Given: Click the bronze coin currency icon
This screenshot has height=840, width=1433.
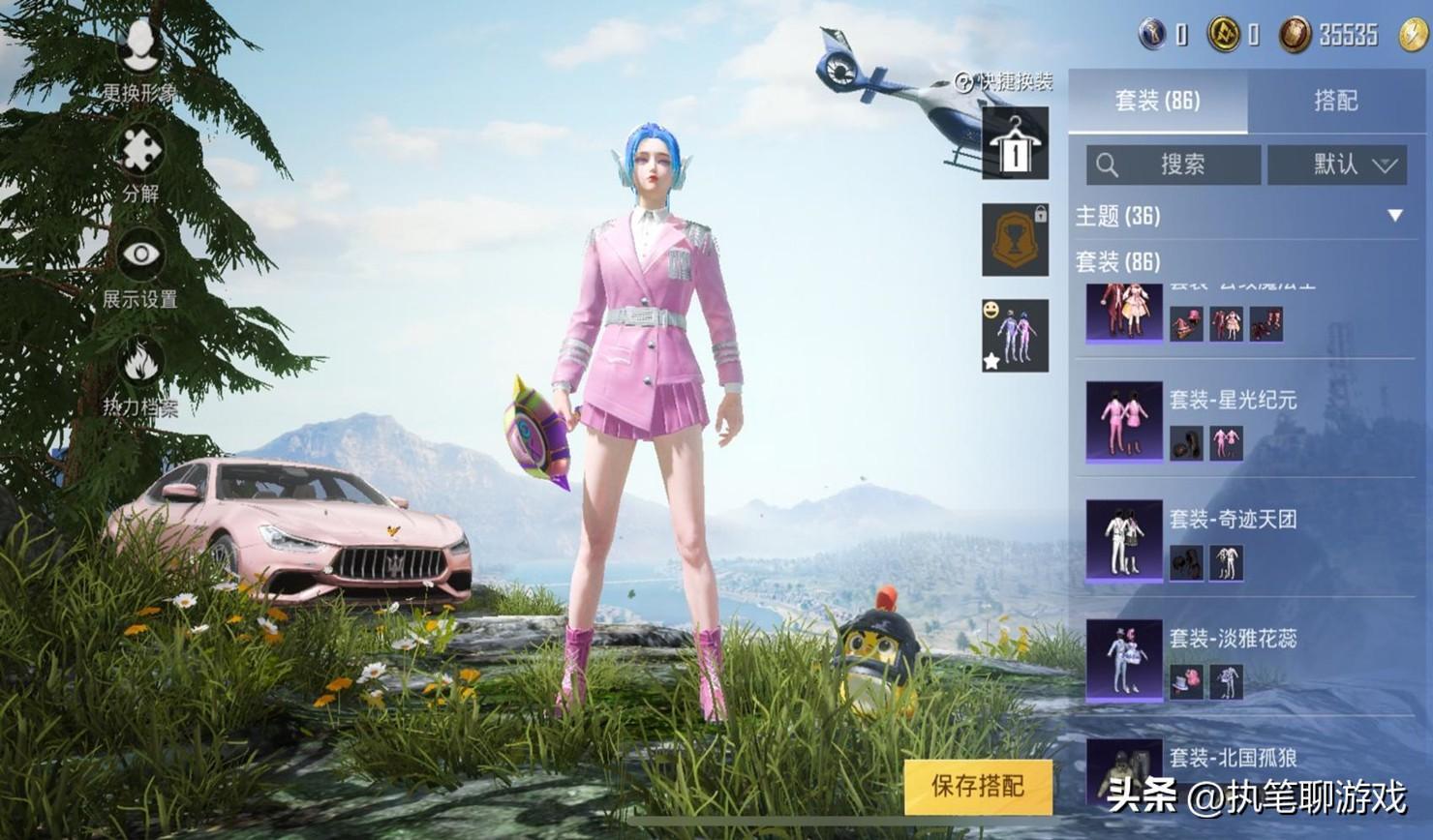Looking at the screenshot, I should (1295, 36).
